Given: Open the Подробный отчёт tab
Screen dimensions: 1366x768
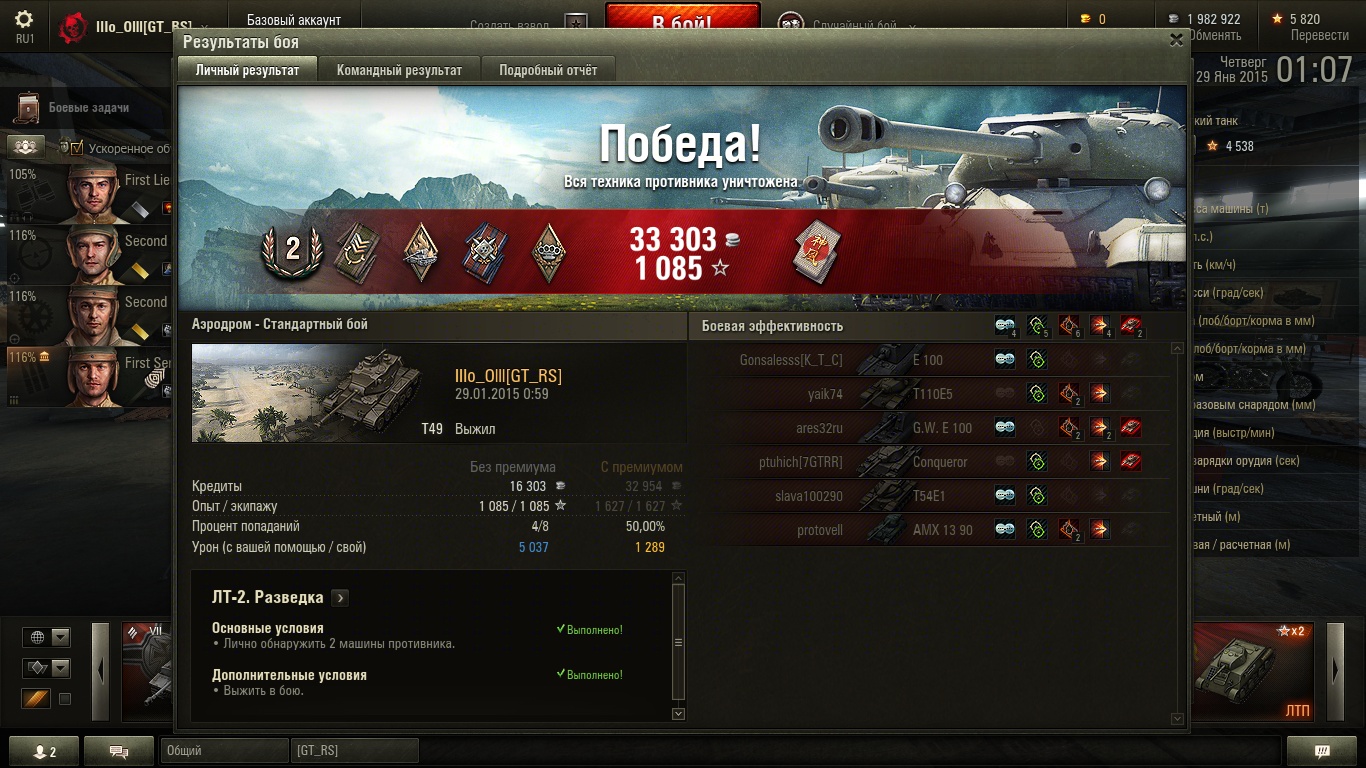Looking at the screenshot, I should [x=548, y=70].
